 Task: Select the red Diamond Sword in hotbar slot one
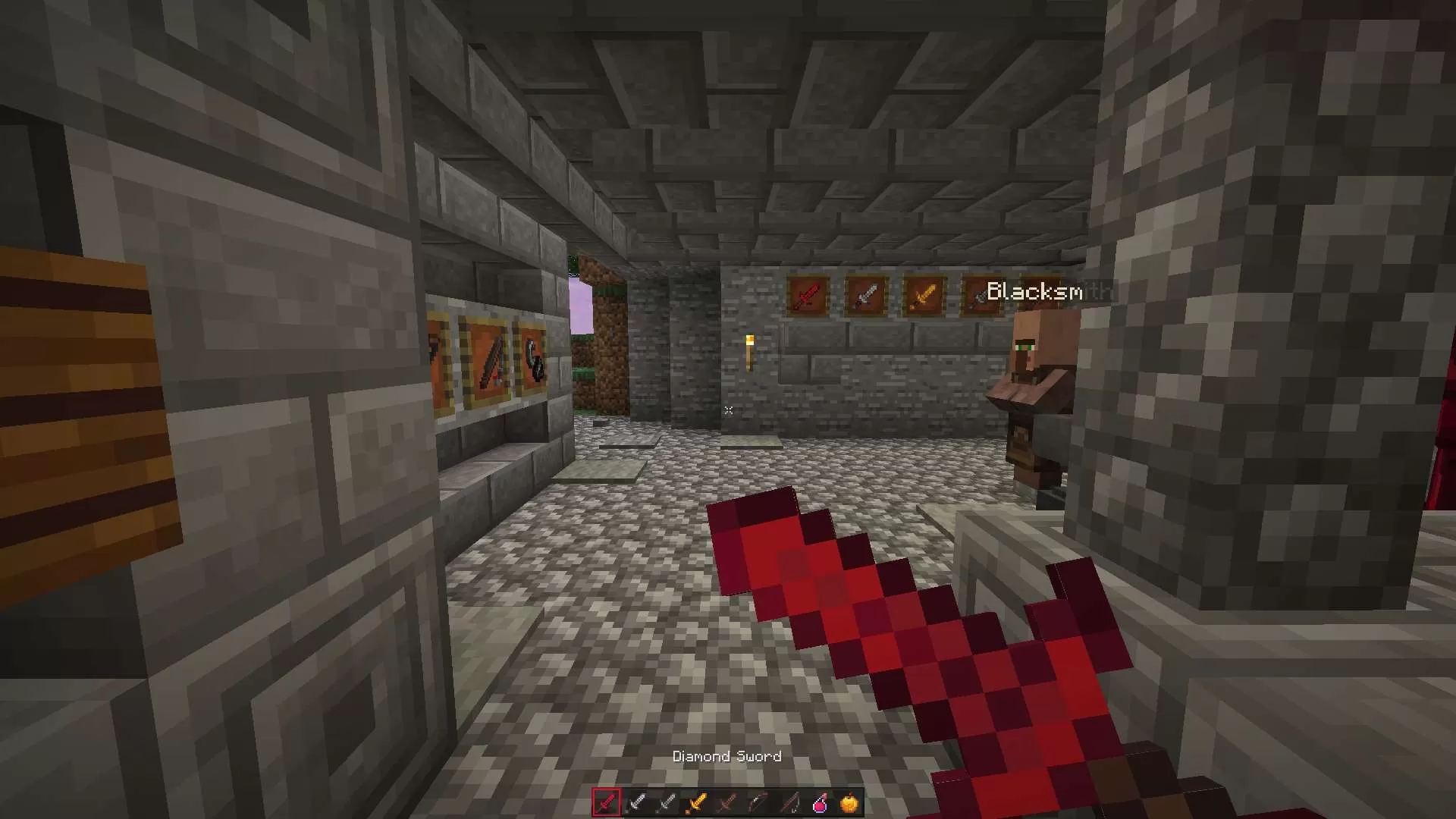click(606, 802)
